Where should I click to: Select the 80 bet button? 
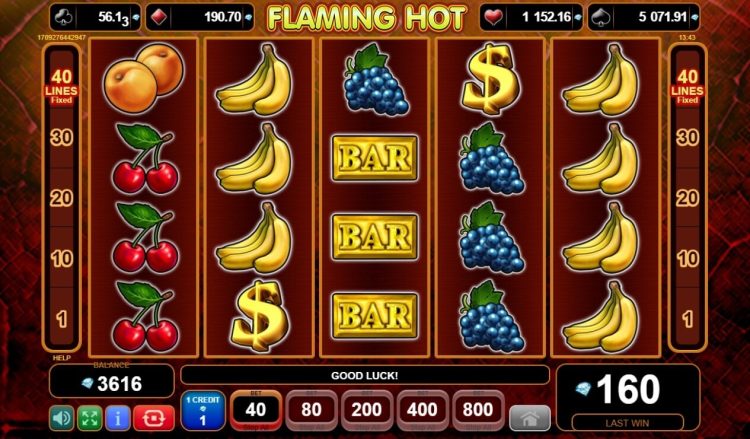[311, 411]
